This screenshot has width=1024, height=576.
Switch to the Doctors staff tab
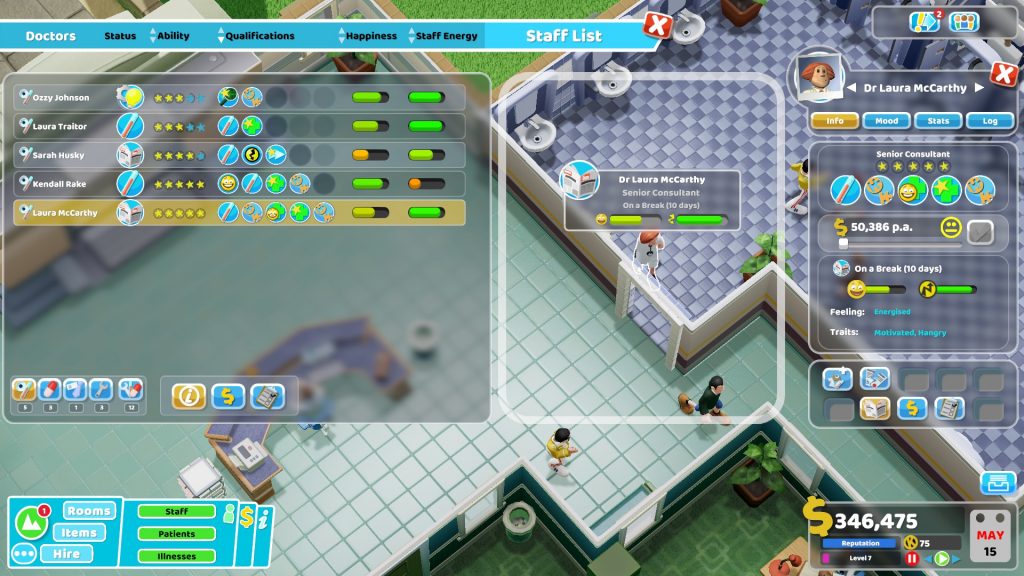coord(50,36)
